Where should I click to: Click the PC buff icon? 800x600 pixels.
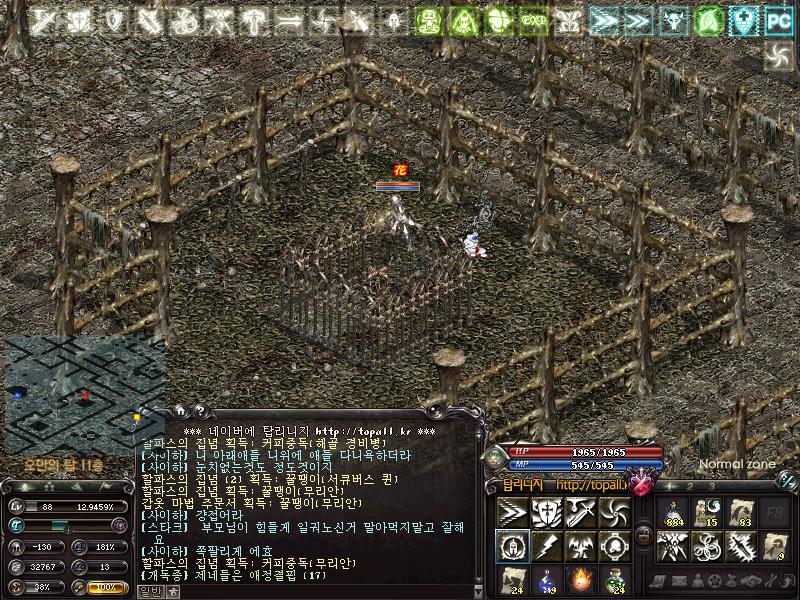[778, 18]
